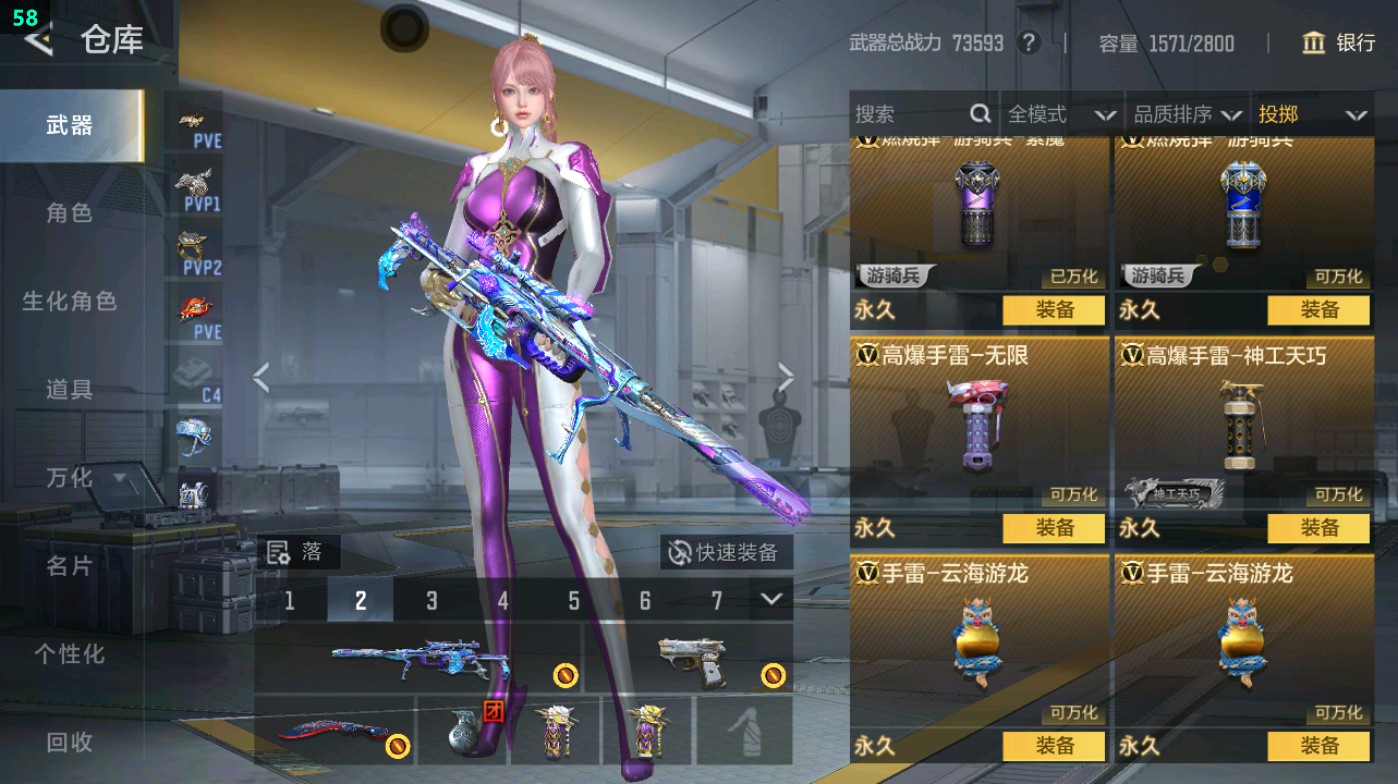Screen dimensions: 1398x784
Task: Select loadout preset number 5
Action: tap(573, 601)
